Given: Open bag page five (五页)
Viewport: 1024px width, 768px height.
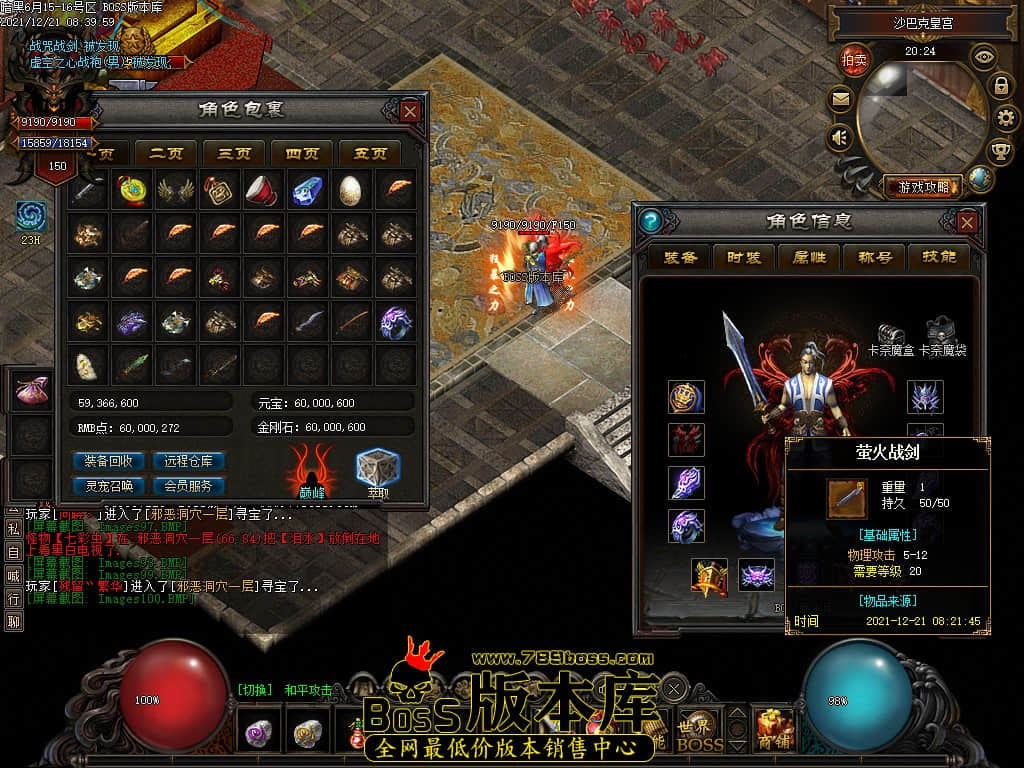Looking at the screenshot, I should 370,153.
